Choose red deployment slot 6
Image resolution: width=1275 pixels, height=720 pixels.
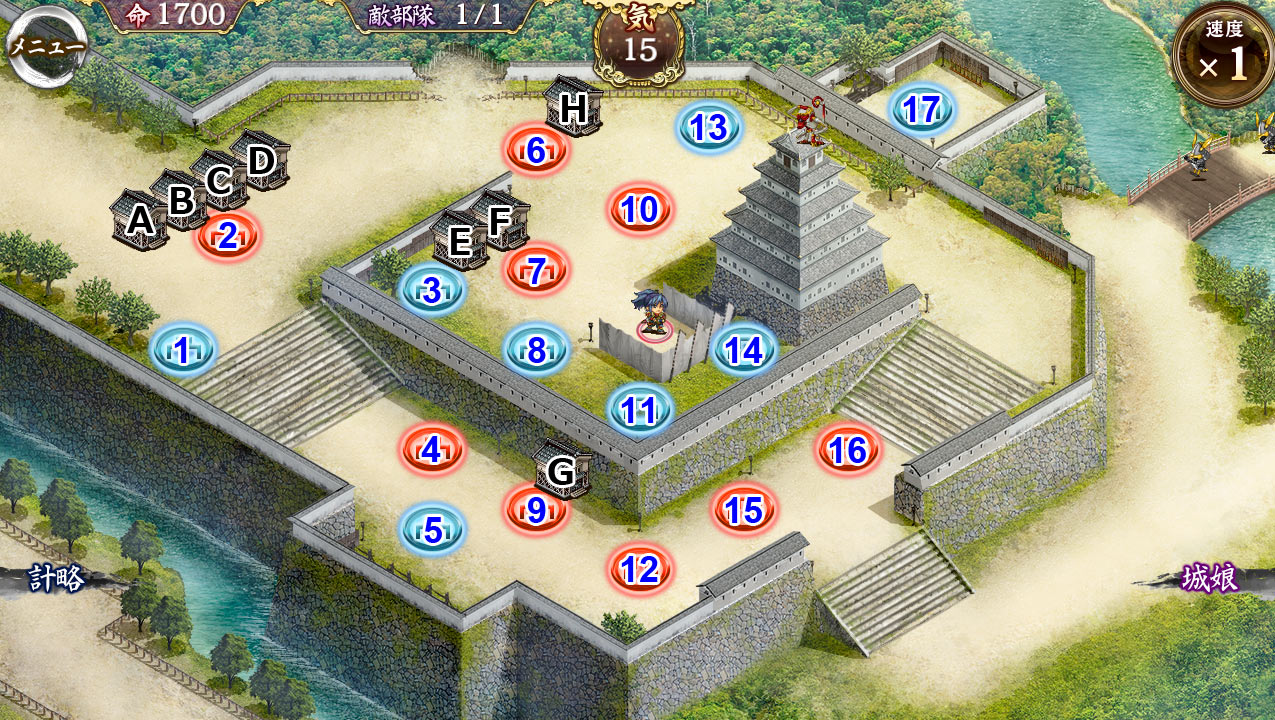tap(536, 151)
